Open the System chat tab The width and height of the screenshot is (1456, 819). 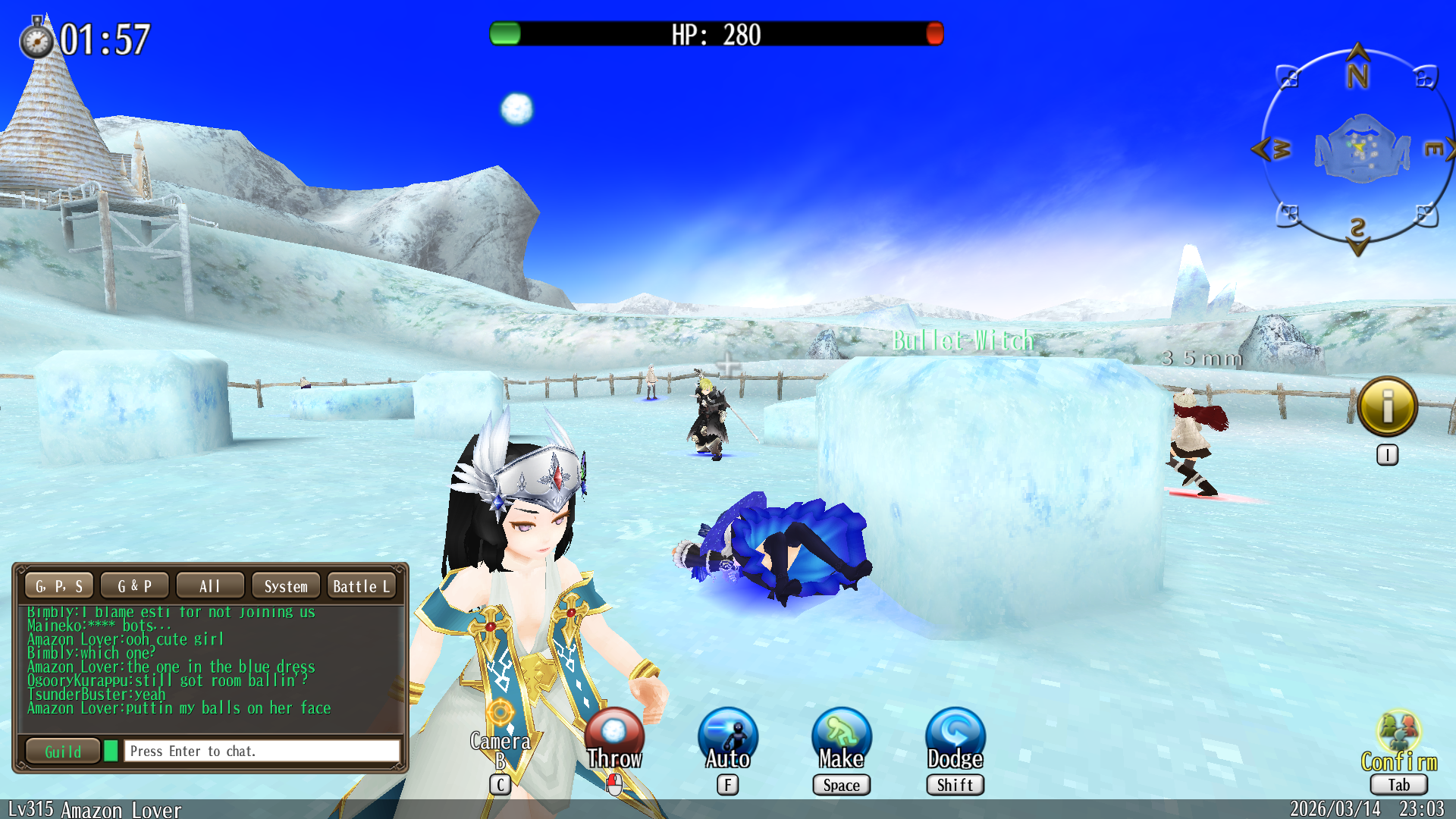[286, 586]
